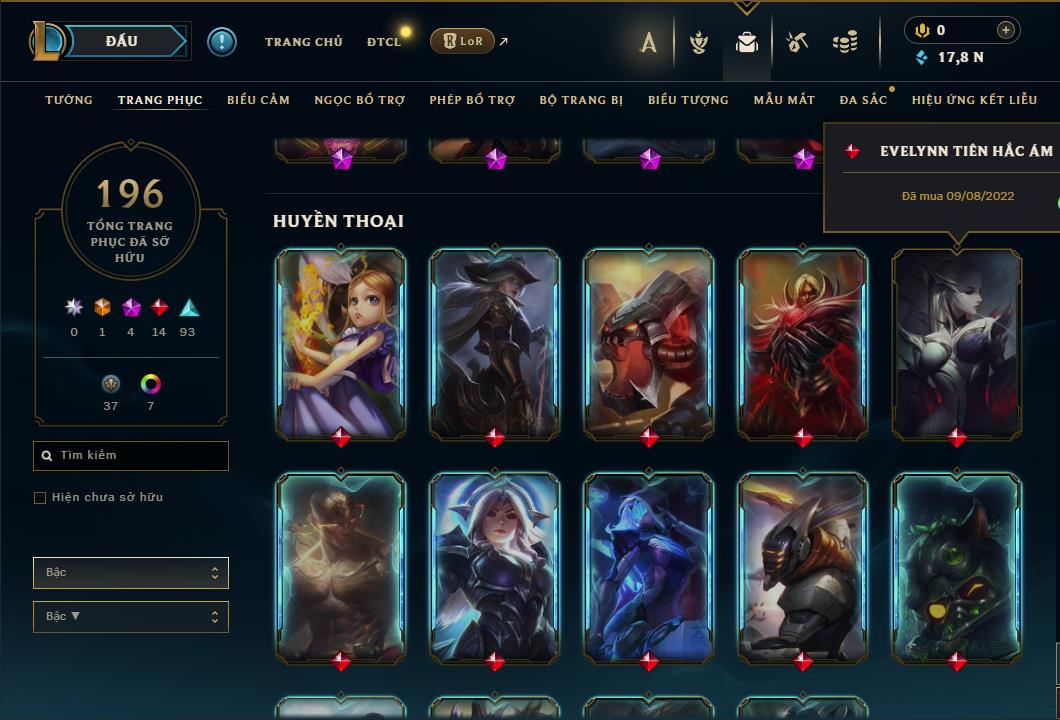The width and height of the screenshot is (1060, 720).
Task: Click the Tìm kiếm search box
Action: click(131, 456)
